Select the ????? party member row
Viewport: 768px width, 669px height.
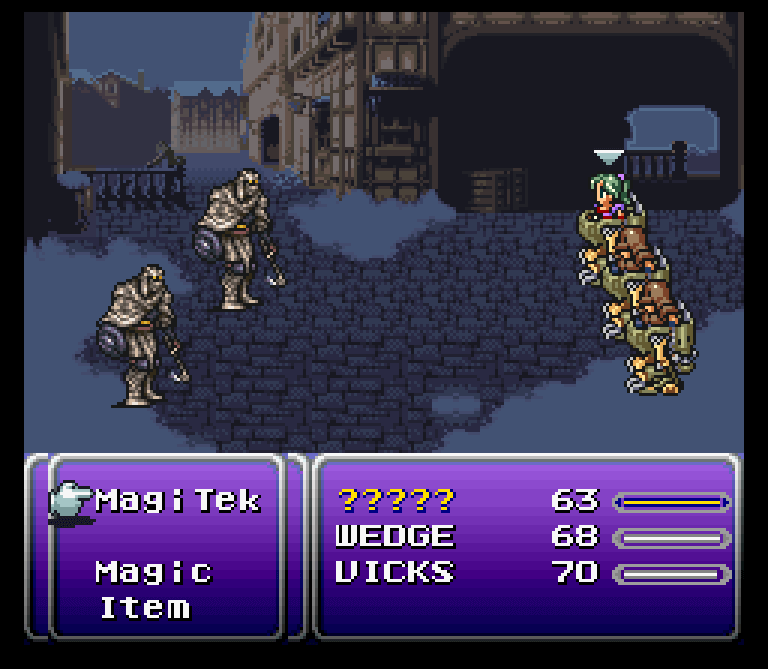click(395, 500)
